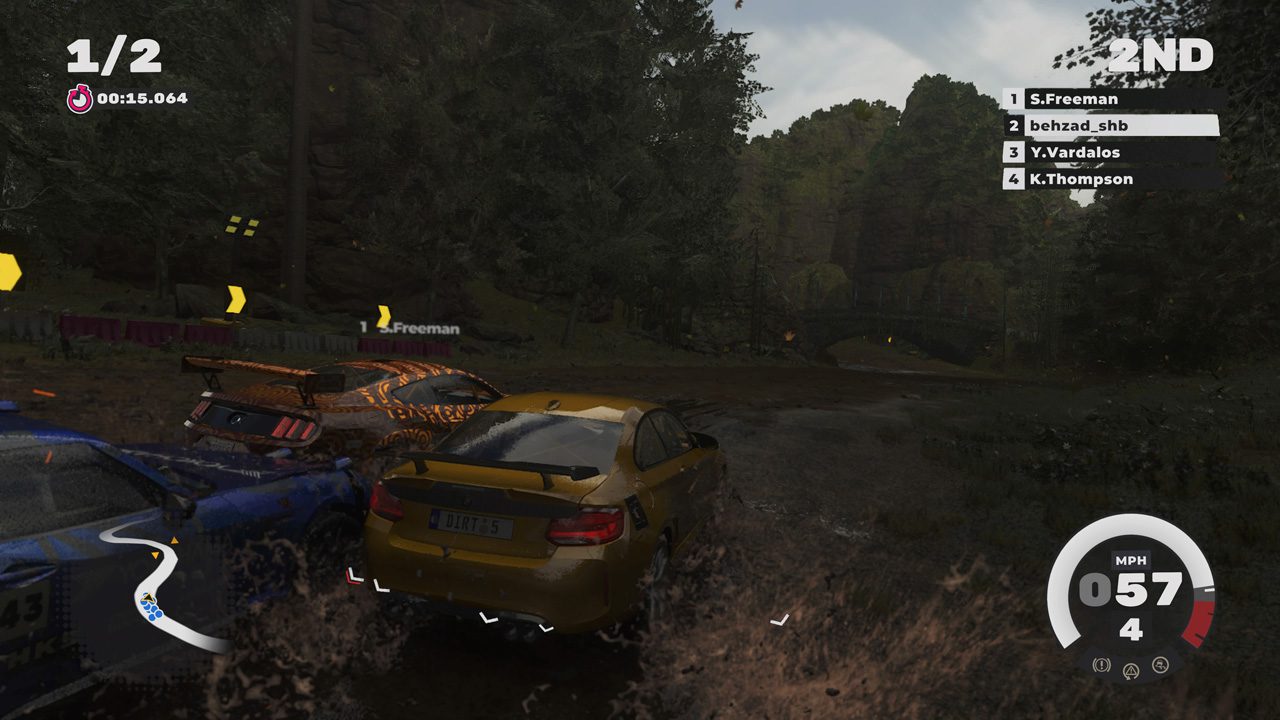Click the traction control skidding-car icon
This screenshot has width=1280, height=720.
pos(1160,664)
